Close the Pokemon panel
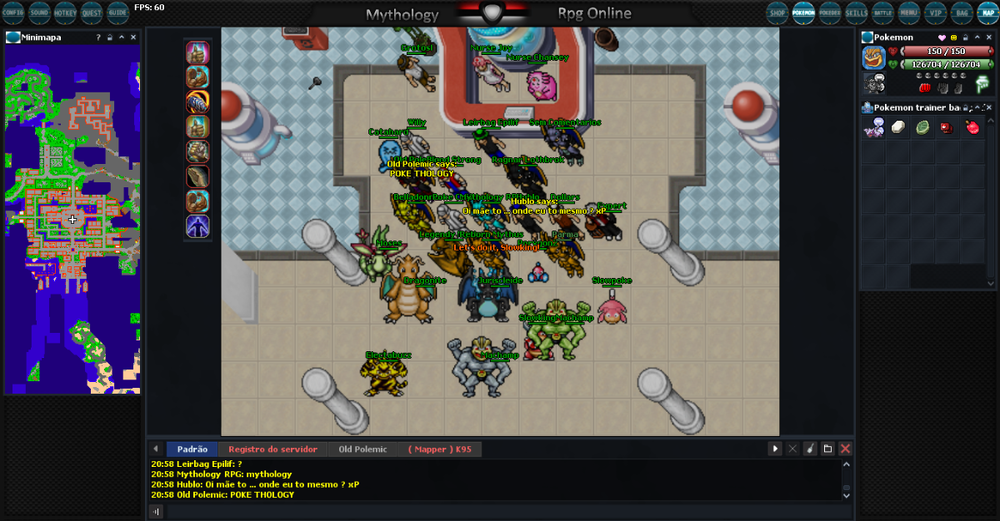This screenshot has height=521, width=1000. point(989,37)
